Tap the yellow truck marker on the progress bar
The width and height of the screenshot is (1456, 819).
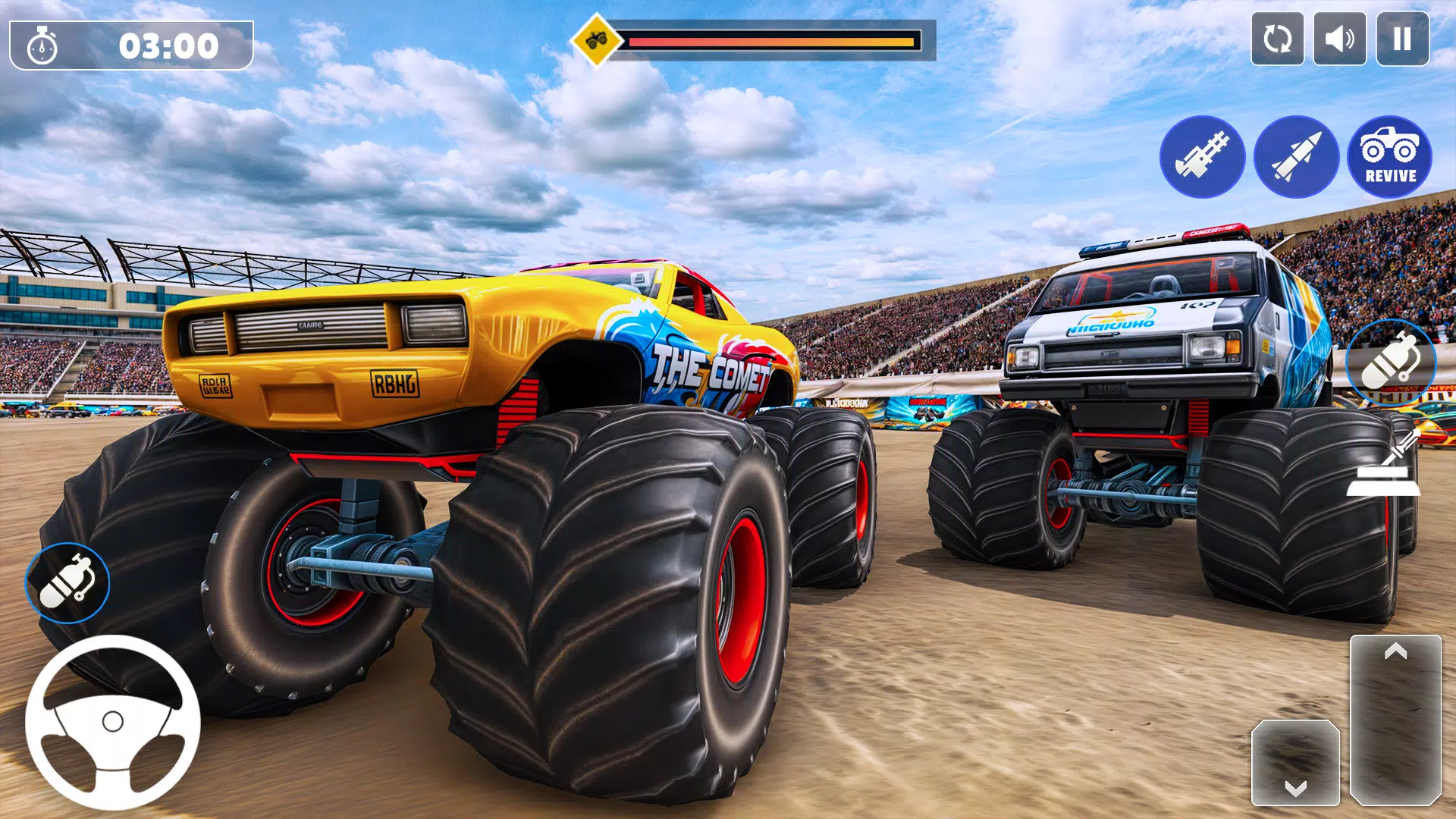click(x=595, y=38)
